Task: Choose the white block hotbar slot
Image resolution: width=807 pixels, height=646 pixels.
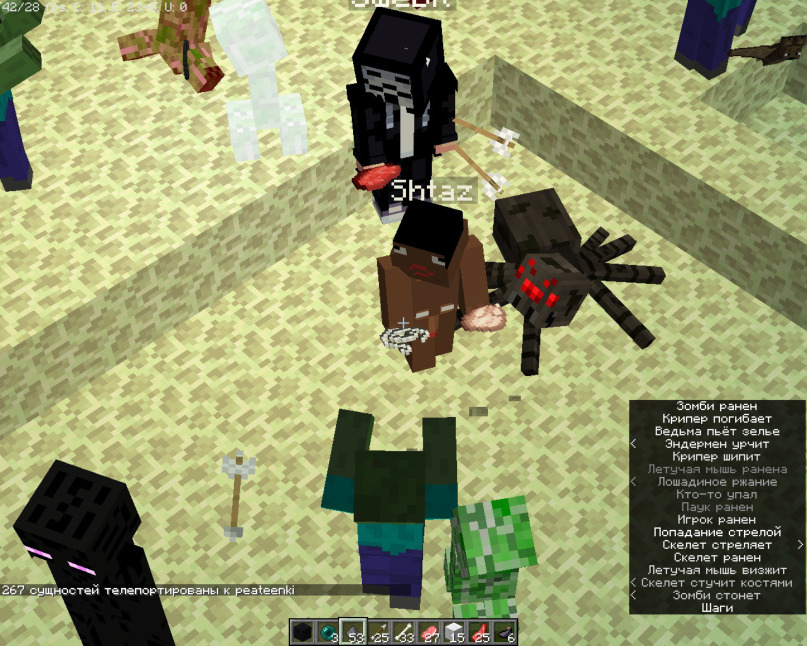Action: coord(455,632)
